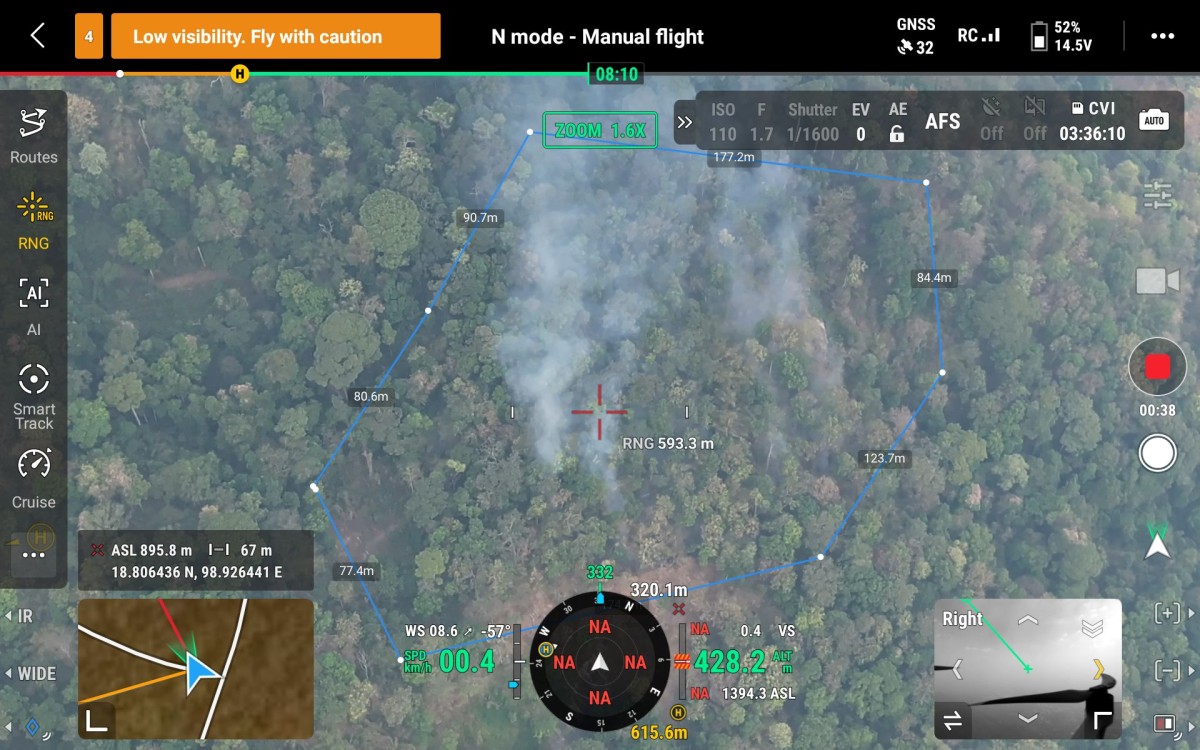Toggle the AUTO camera mode
The width and height of the screenshot is (1200, 750).
pos(1154,121)
